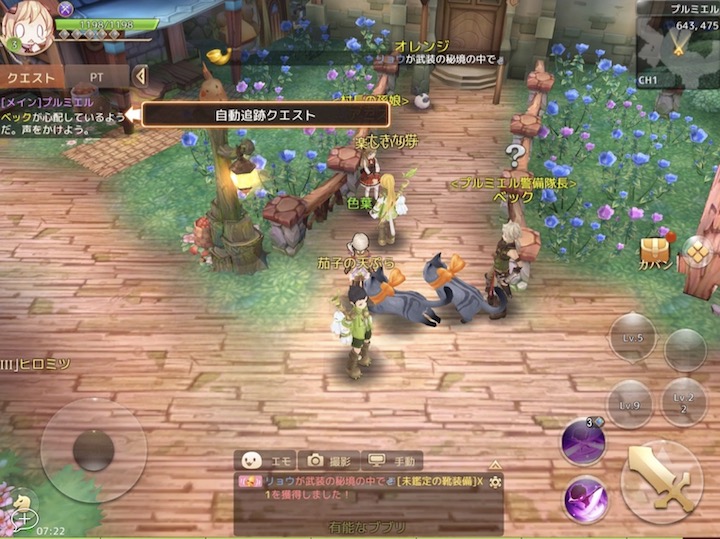Activate the purple slash skill
This screenshot has height=539, width=720.
coord(586,499)
